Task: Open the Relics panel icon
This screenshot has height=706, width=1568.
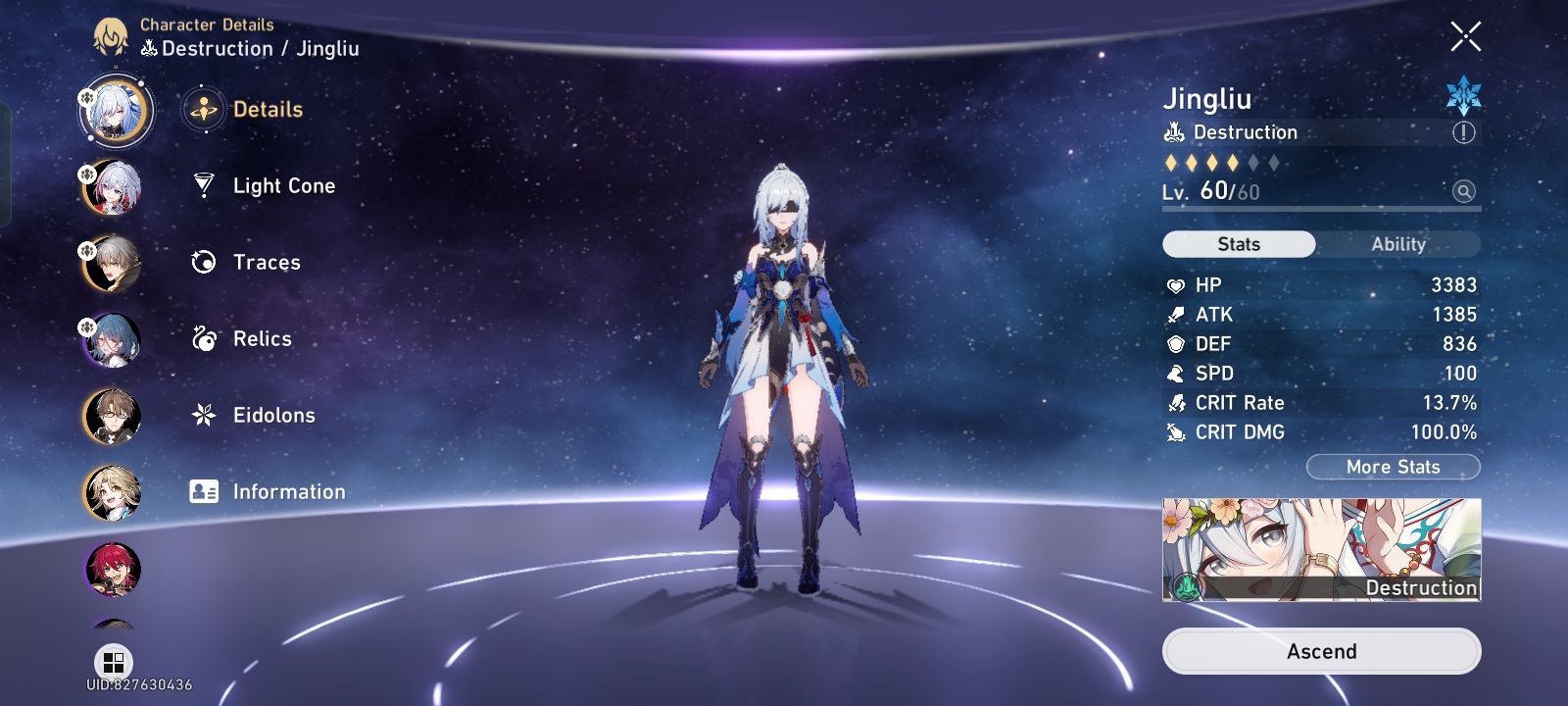Action: (x=203, y=338)
